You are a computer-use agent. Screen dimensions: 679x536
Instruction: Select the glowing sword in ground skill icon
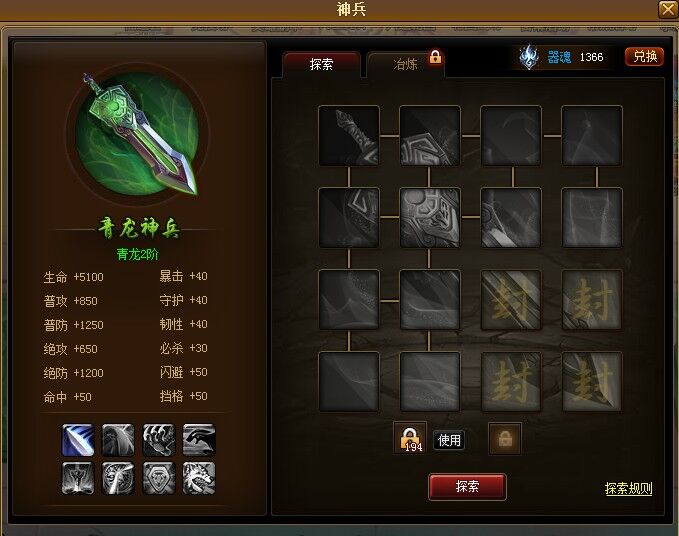[x=78, y=478]
